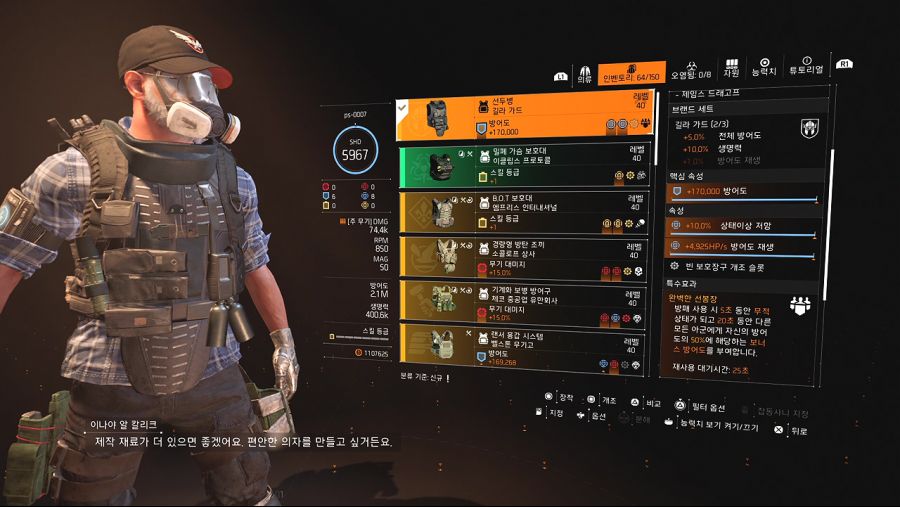Viewport: 900px width, 507px height.
Task: Select the B.O.T 보호대 chest piece
Action: coord(525,211)
